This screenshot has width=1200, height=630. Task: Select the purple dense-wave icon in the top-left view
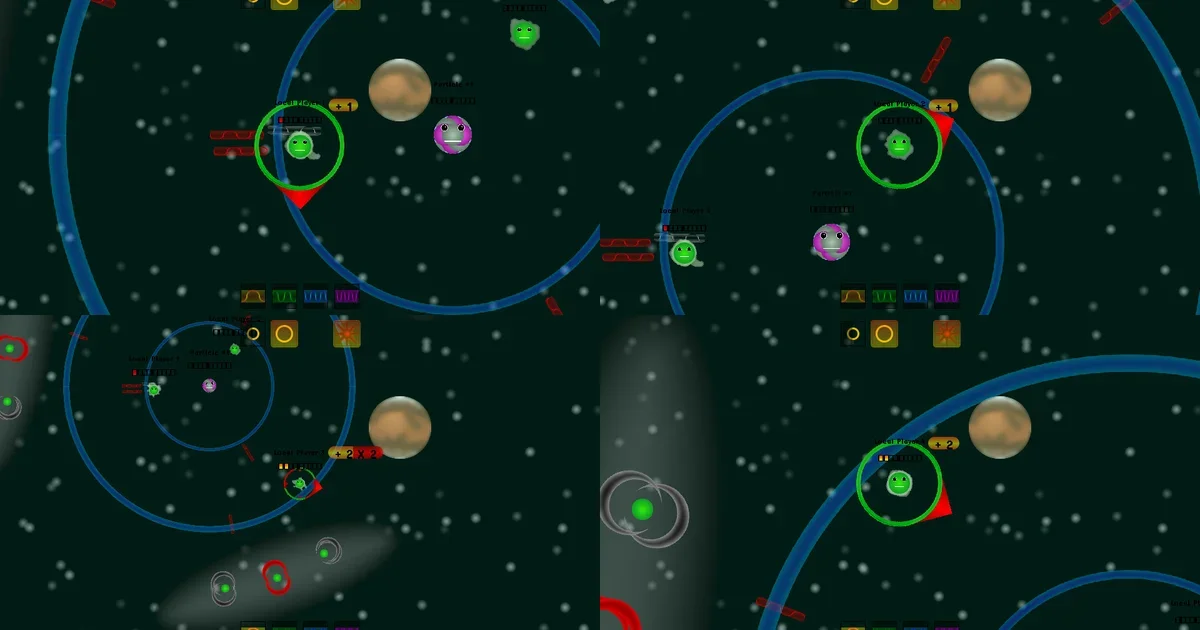[x=347, y=296]
